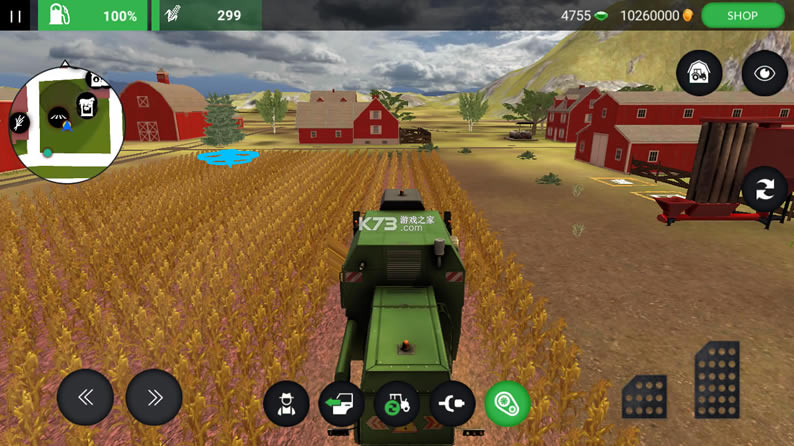Select the cow marker on the minimap
Image resolution: width=794 pixels, height=446 pixels.
point(87,105)
